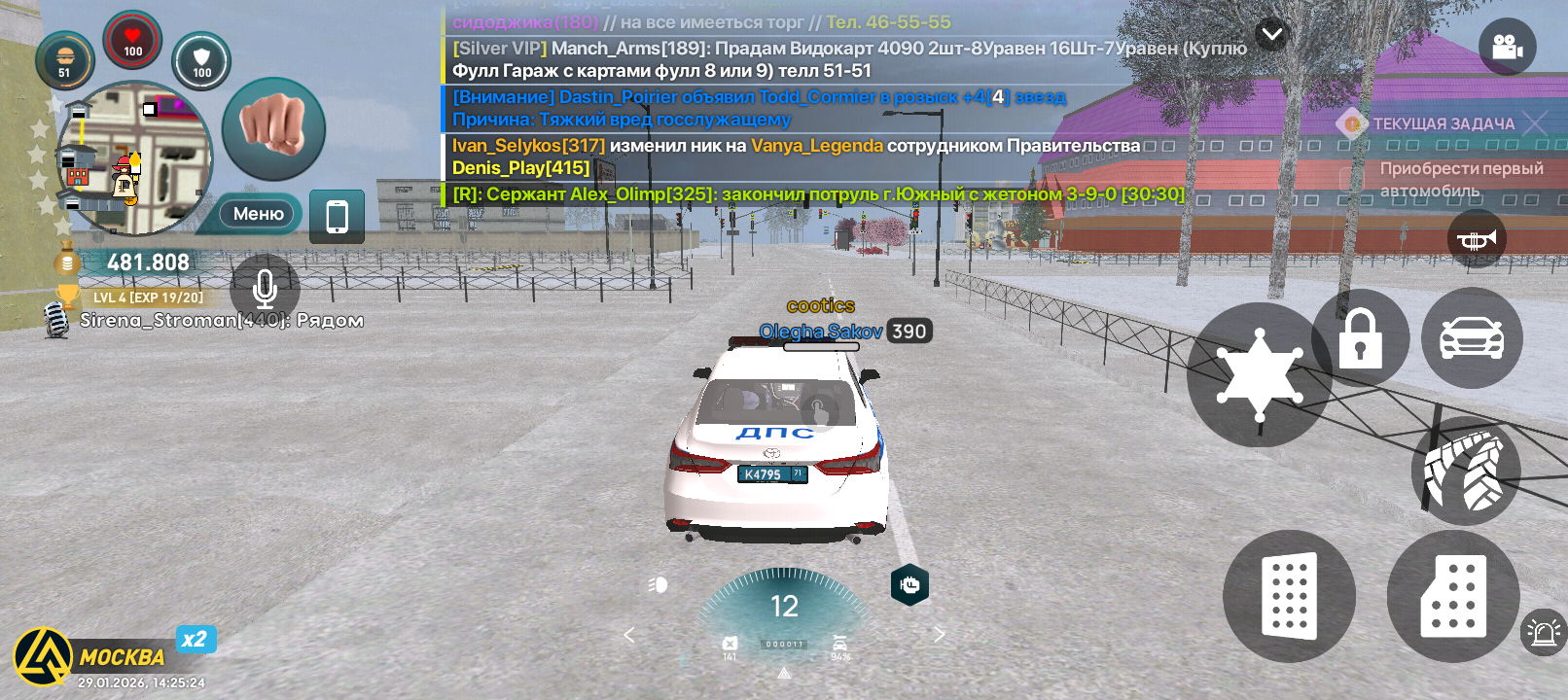Toggle the car door padlock

click(x=1360, y=338)
